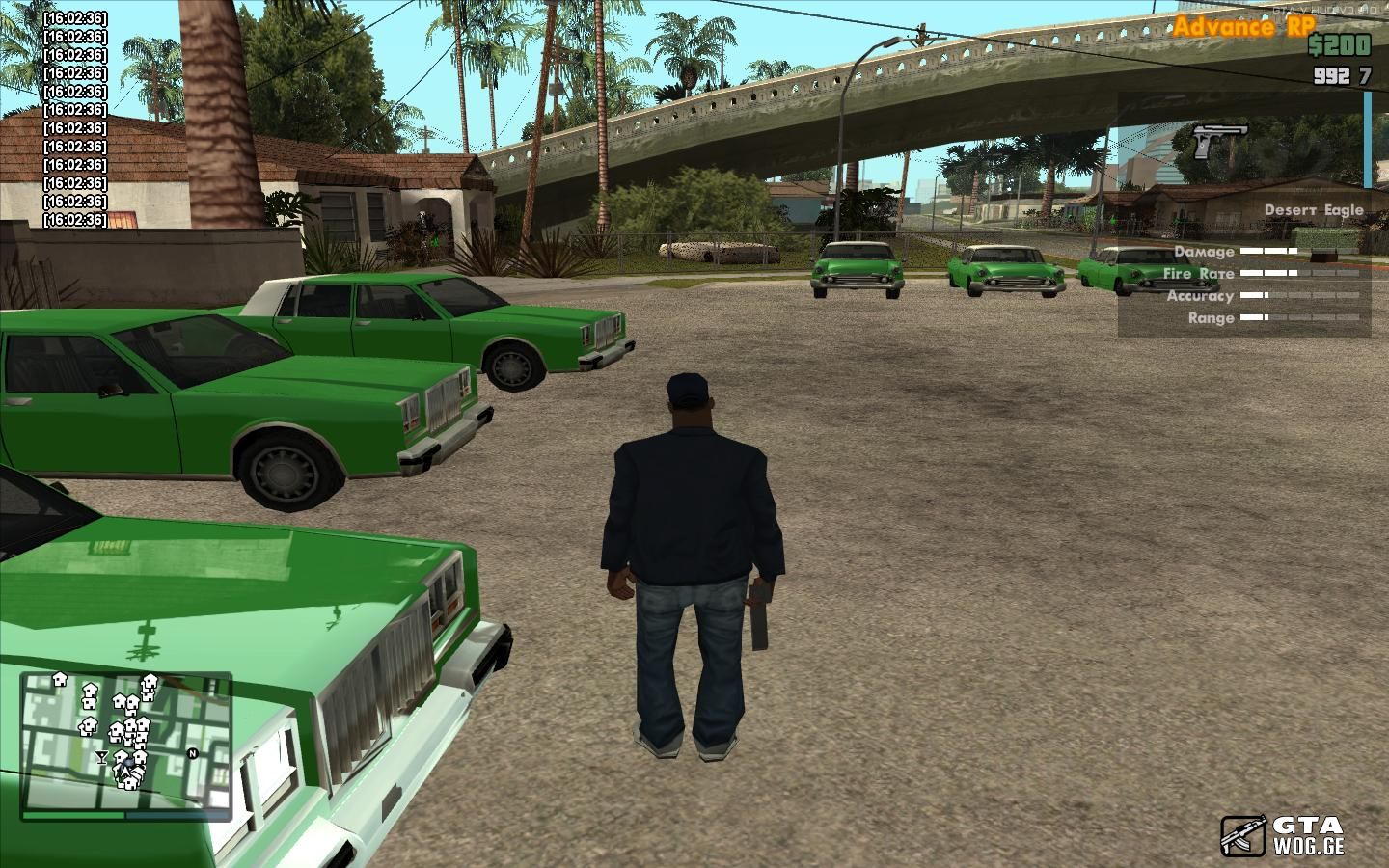The image size is (1389, 868).
Task: Open the minimap radar
Action: [125, 741]
